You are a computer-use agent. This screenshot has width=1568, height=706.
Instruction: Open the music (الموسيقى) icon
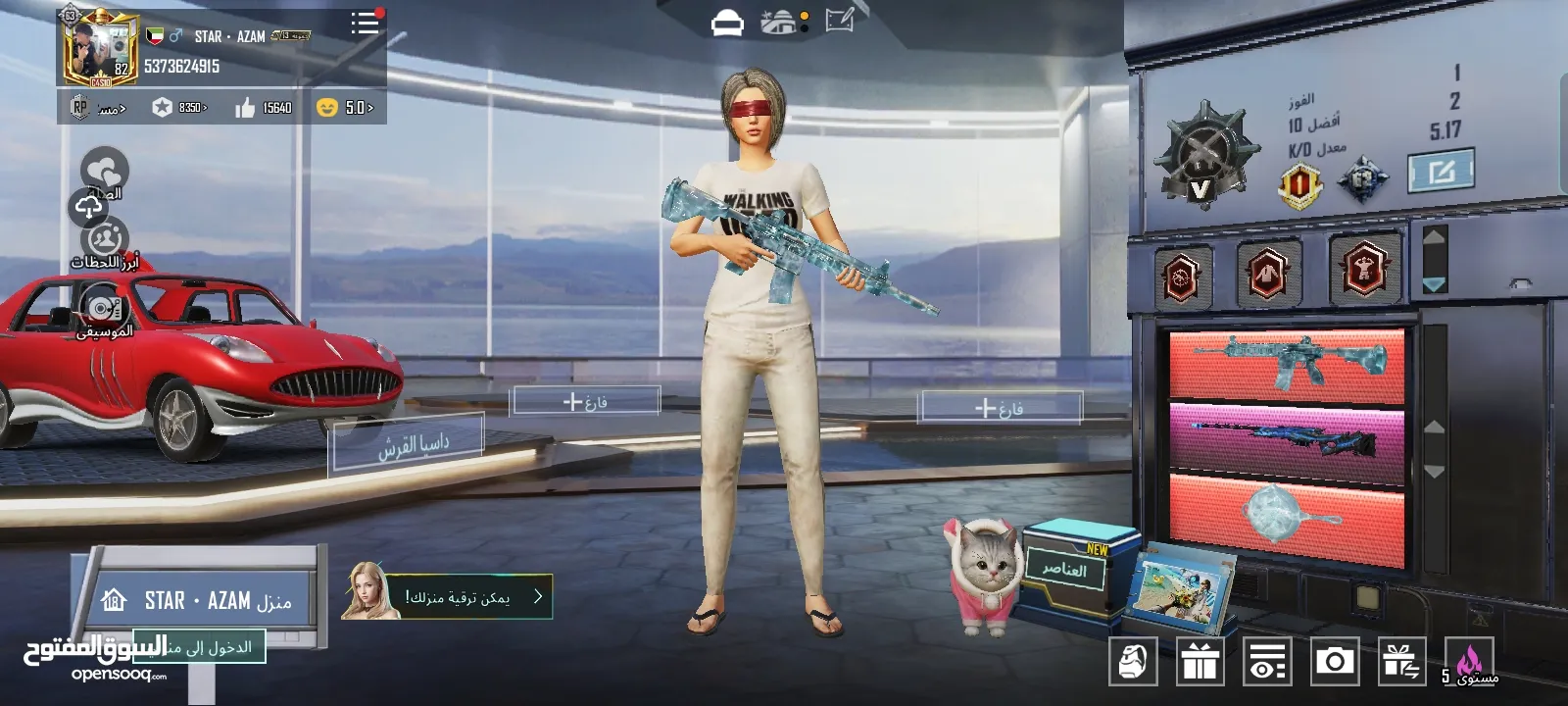[x=103, y=309]
